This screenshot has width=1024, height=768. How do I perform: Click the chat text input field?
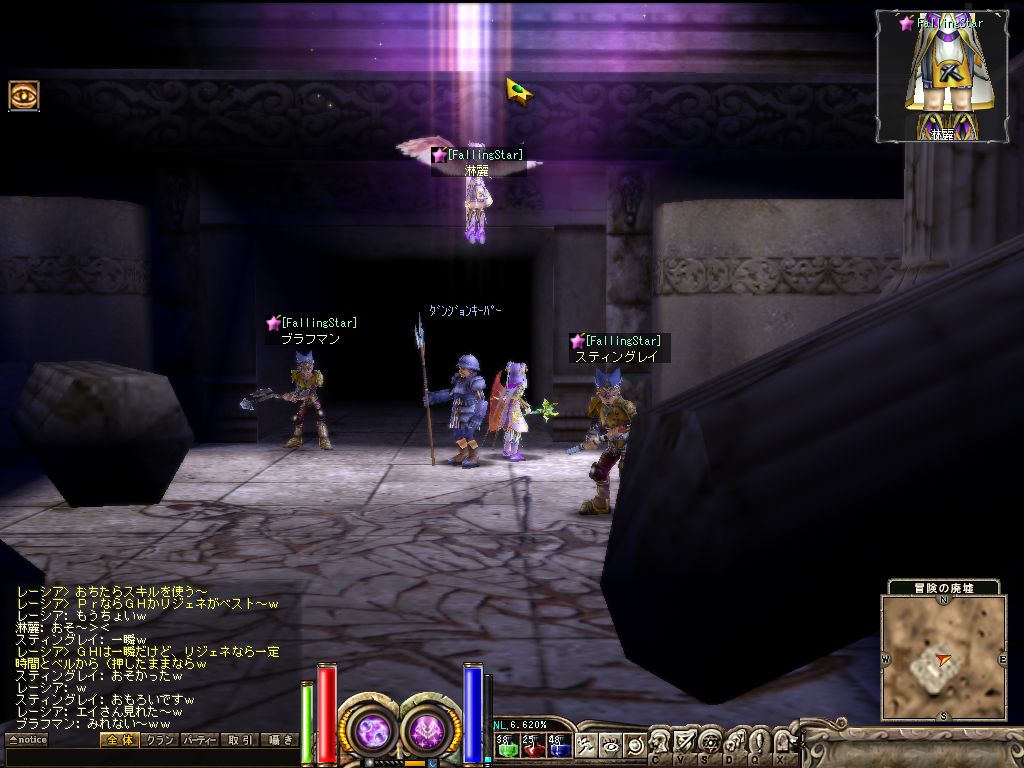tap(150, 757)
